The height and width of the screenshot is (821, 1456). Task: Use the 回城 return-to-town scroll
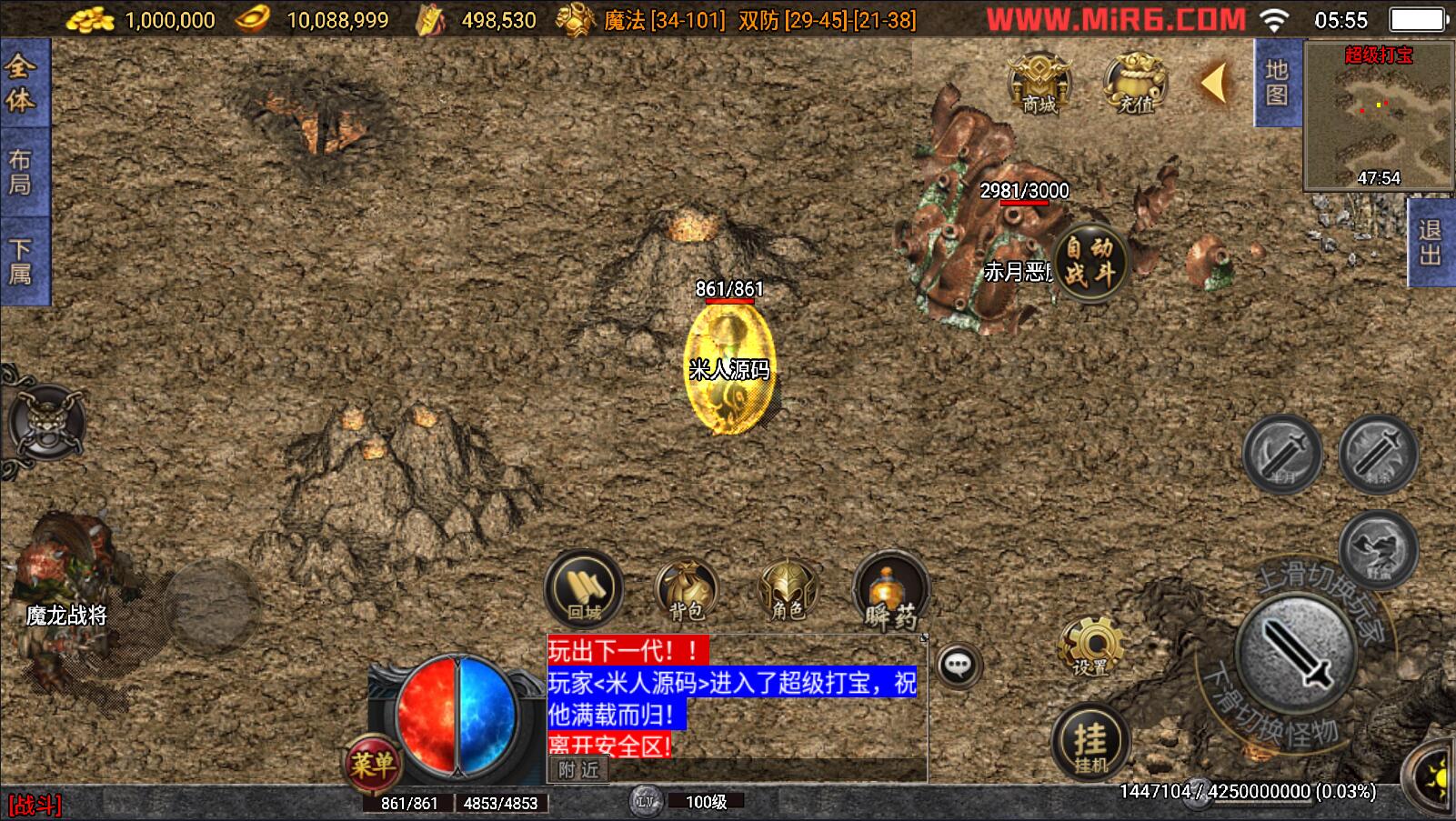pos(584,590)
